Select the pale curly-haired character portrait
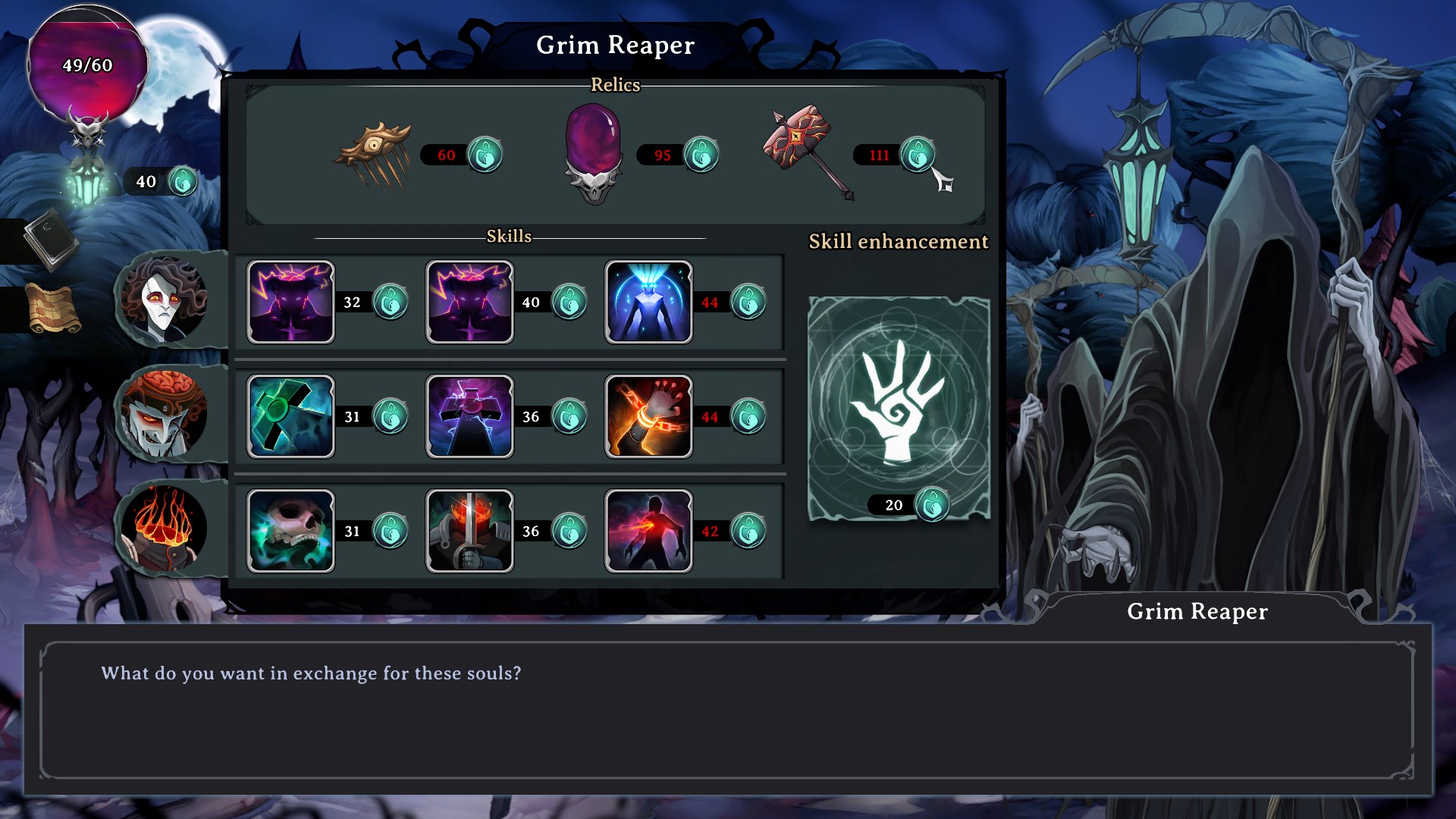Viewport: 1456px width, 819px height. (165, 300)
